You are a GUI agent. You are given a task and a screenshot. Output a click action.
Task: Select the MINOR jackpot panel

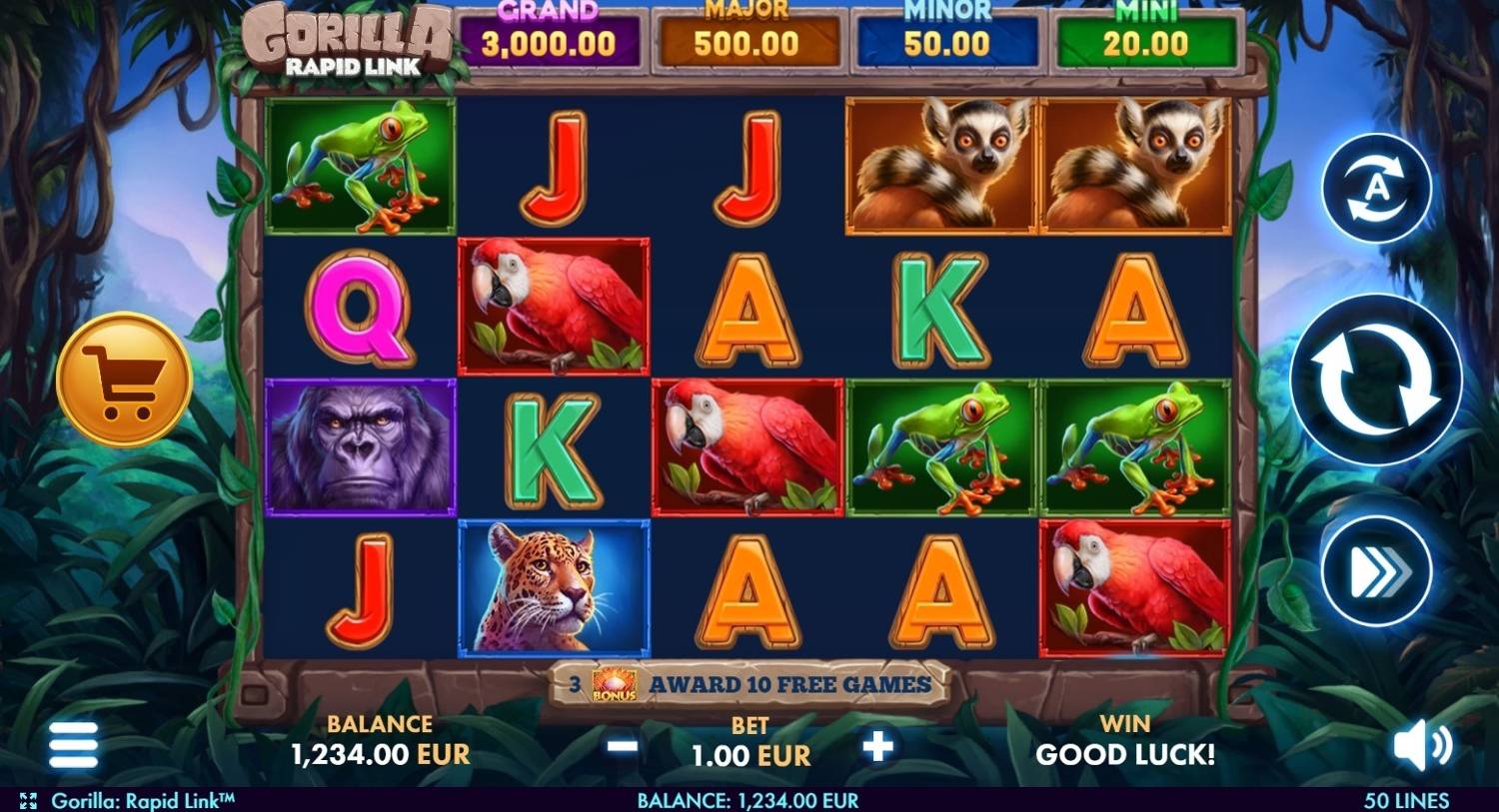point(945,32)
